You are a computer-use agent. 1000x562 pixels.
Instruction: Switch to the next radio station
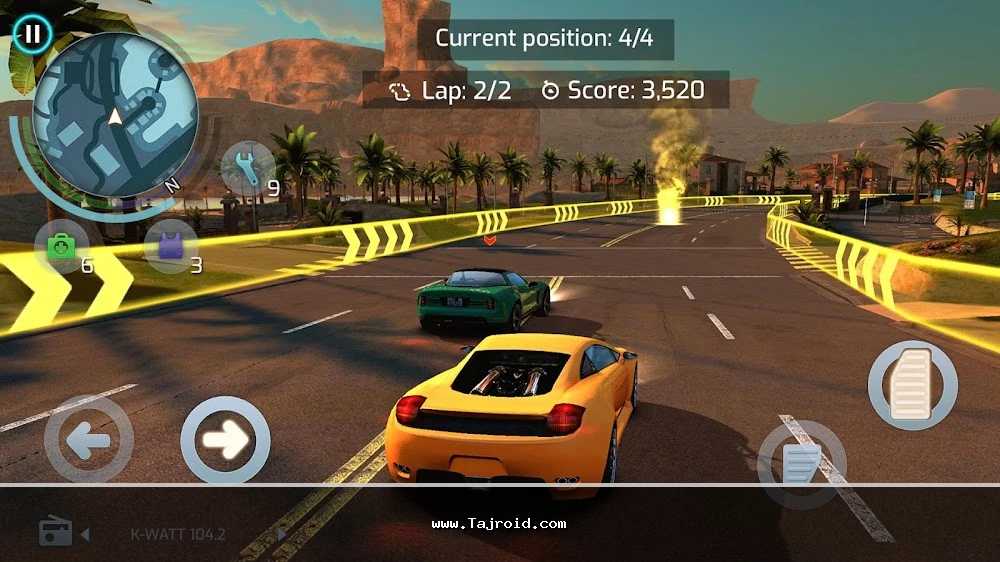point(283,535)
